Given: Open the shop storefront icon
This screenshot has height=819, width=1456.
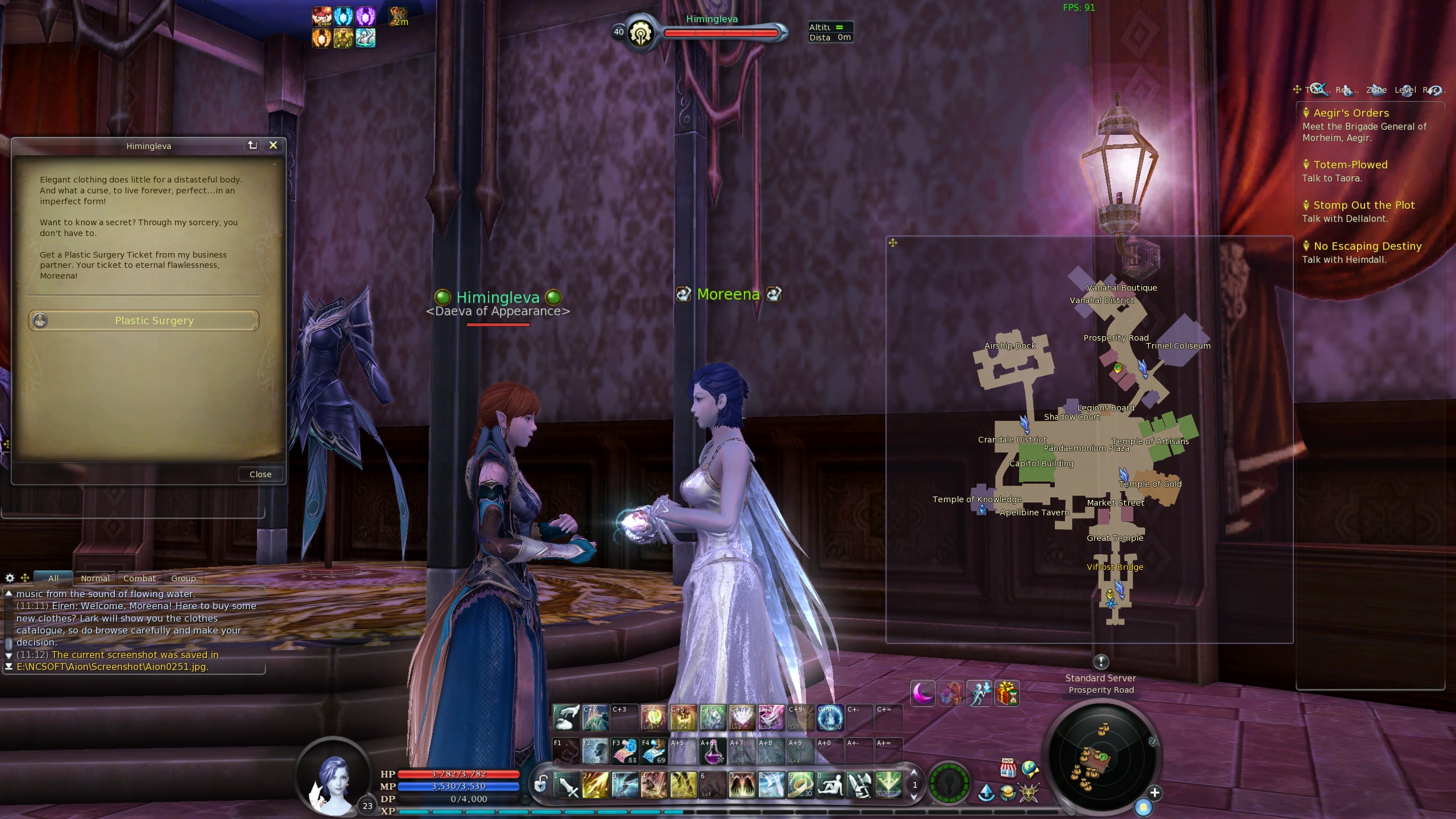Looking at the screenshot, I should [x=1008, y=768].
